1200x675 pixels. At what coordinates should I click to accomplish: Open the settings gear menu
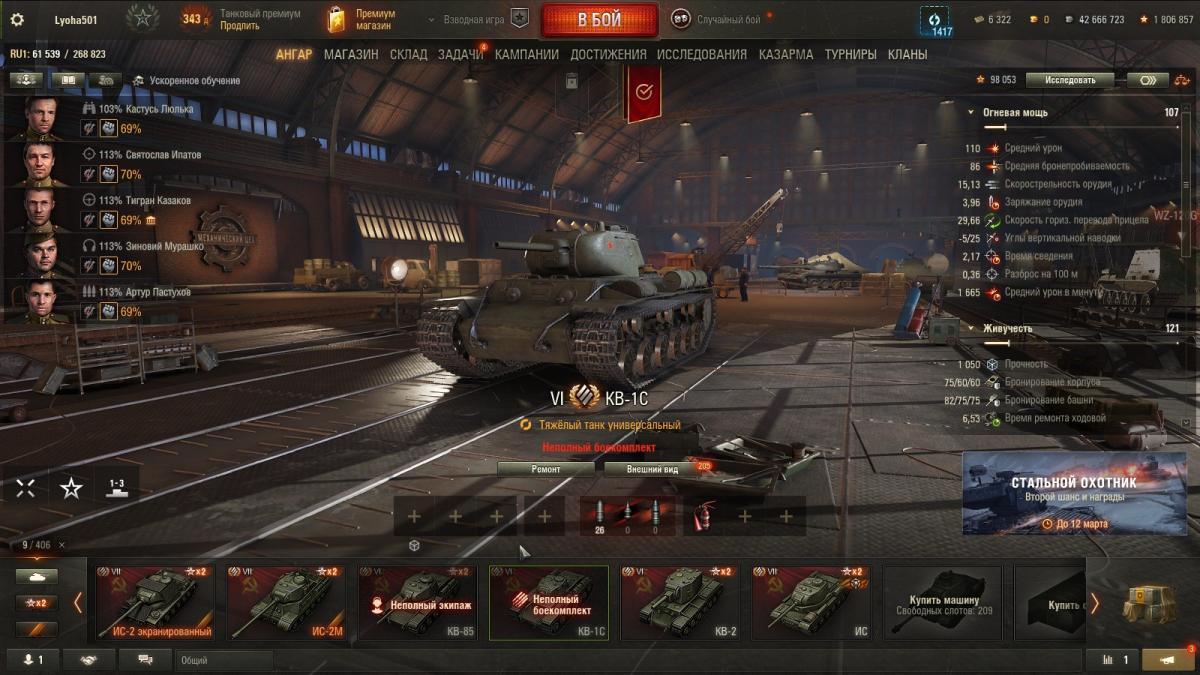point(17,19)
